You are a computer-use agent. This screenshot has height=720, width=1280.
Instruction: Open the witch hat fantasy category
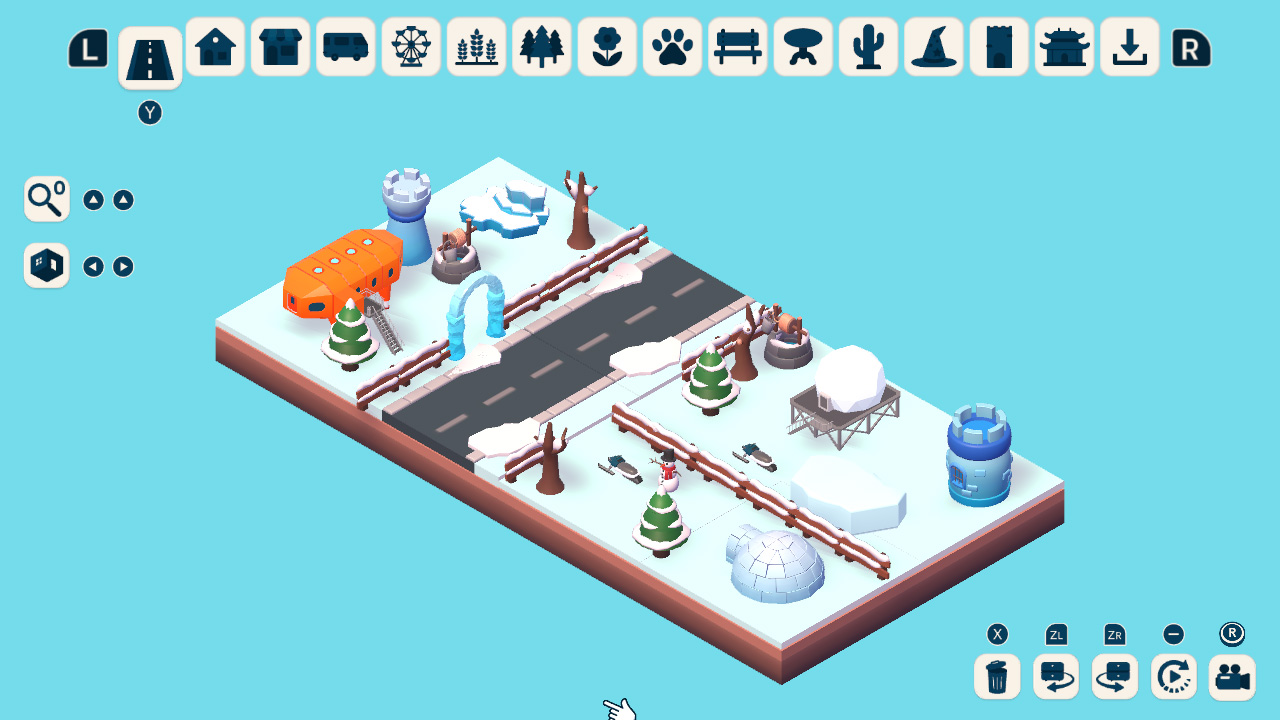coord(933,46)
